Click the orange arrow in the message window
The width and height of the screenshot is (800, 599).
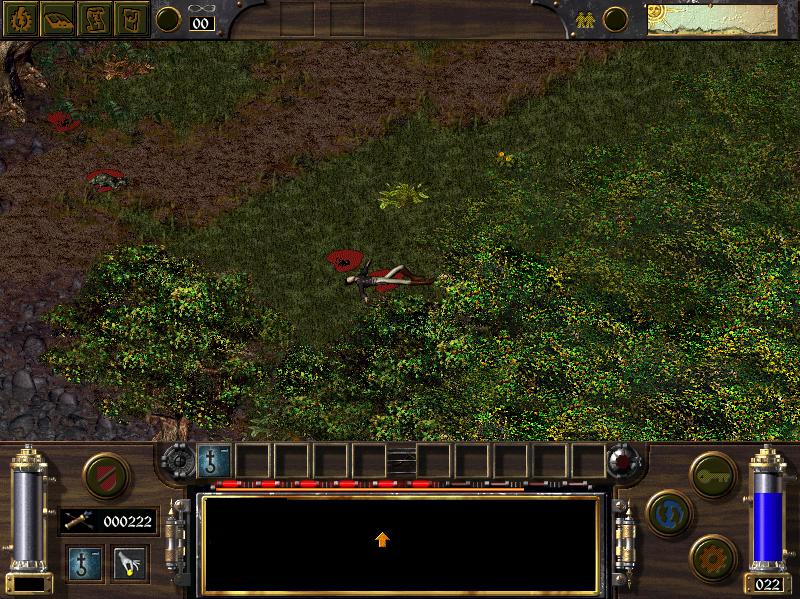[382, 539]
